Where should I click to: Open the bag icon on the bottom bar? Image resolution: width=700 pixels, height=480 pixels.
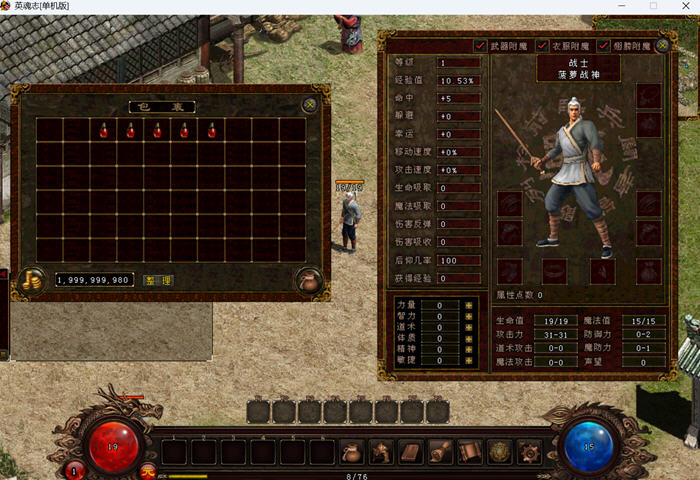[352, 452]
